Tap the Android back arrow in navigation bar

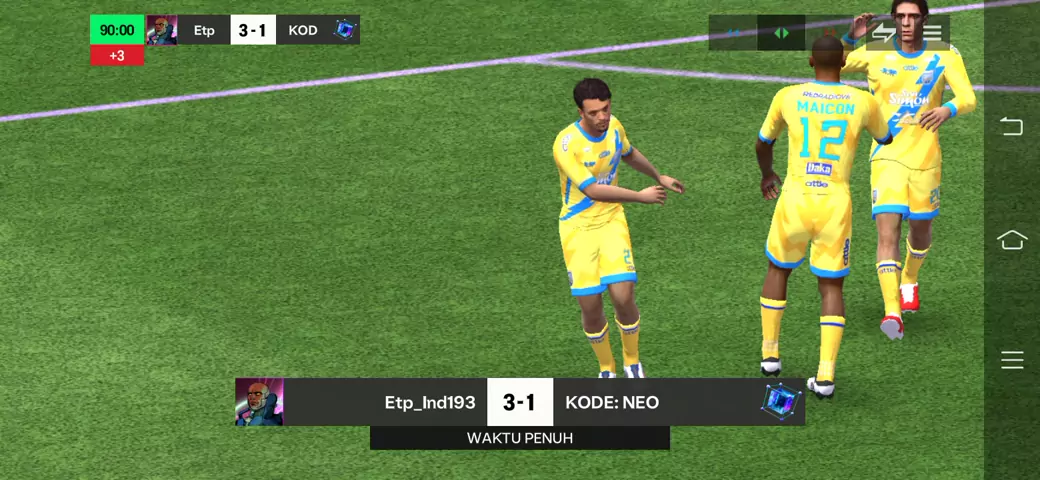(1012, 126)
